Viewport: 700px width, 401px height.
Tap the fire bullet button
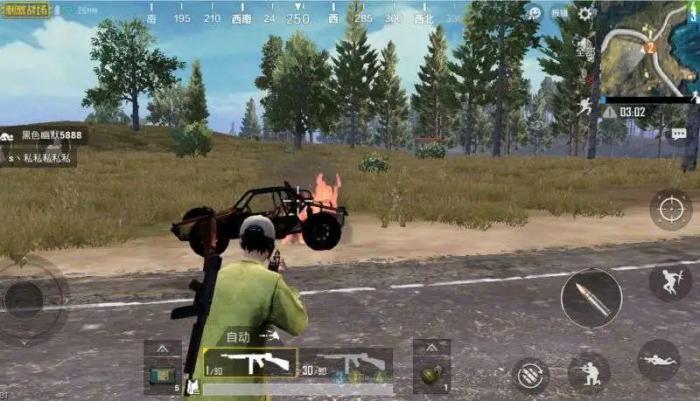pos(590,299)
